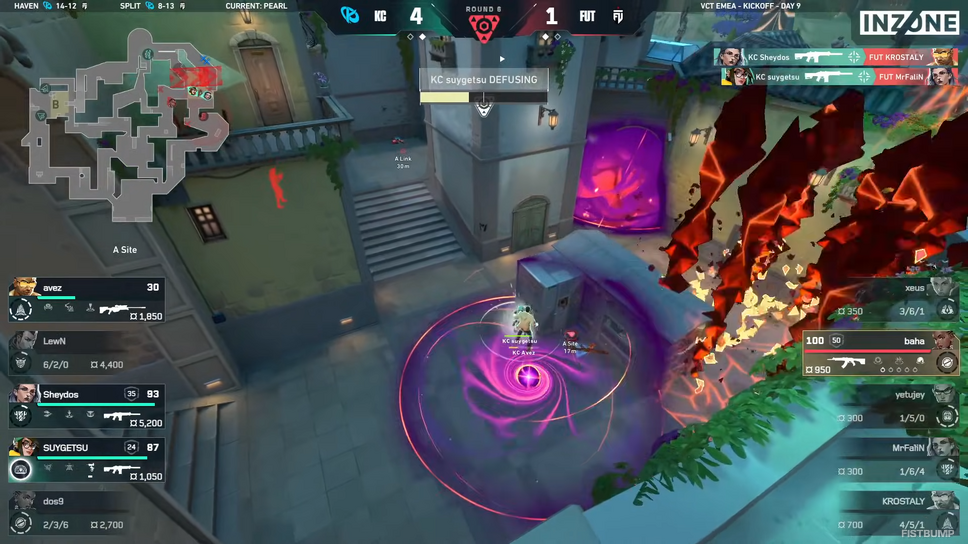The image size is (968, 544).
Task: Click the suygetsu DEFUSING progress banner
Action: coord(484,85)
